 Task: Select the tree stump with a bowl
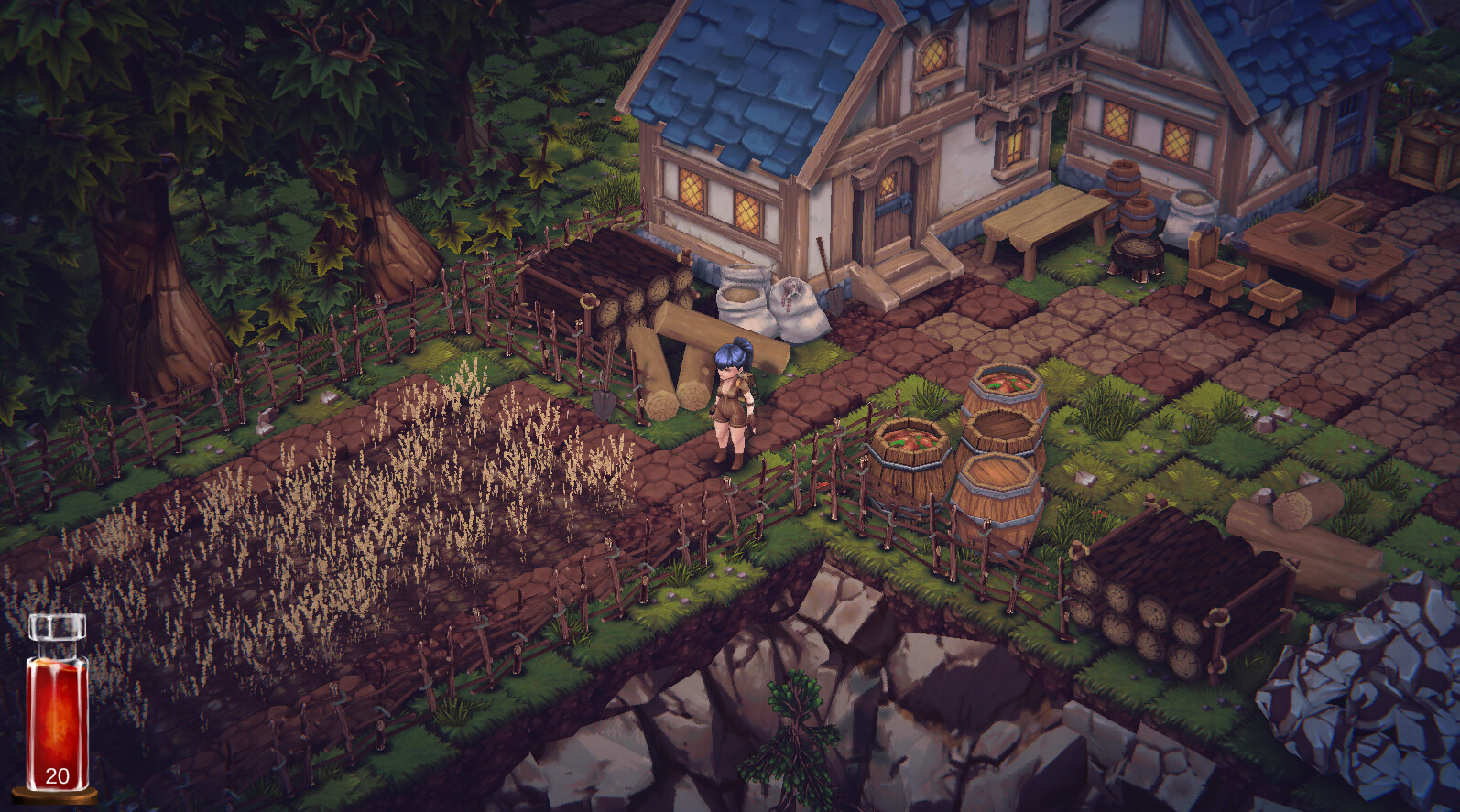click(1136, 247)
